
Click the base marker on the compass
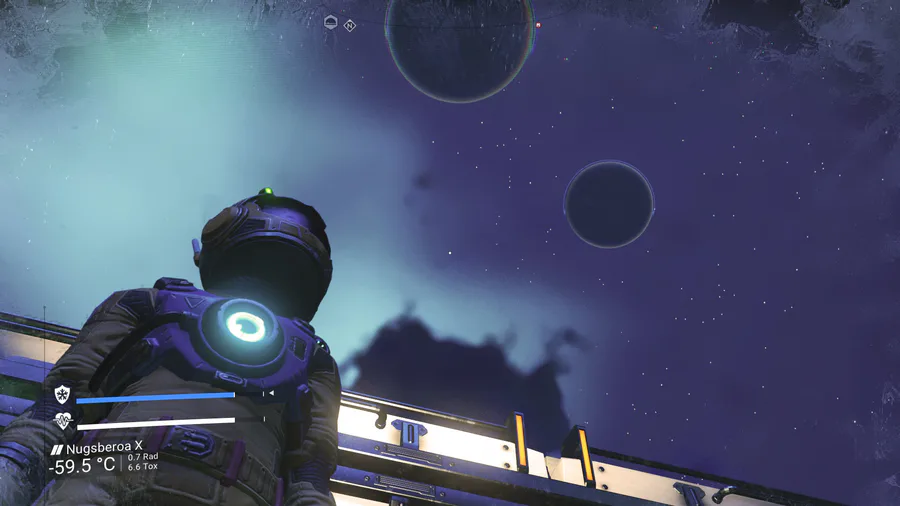coord(332,22)
